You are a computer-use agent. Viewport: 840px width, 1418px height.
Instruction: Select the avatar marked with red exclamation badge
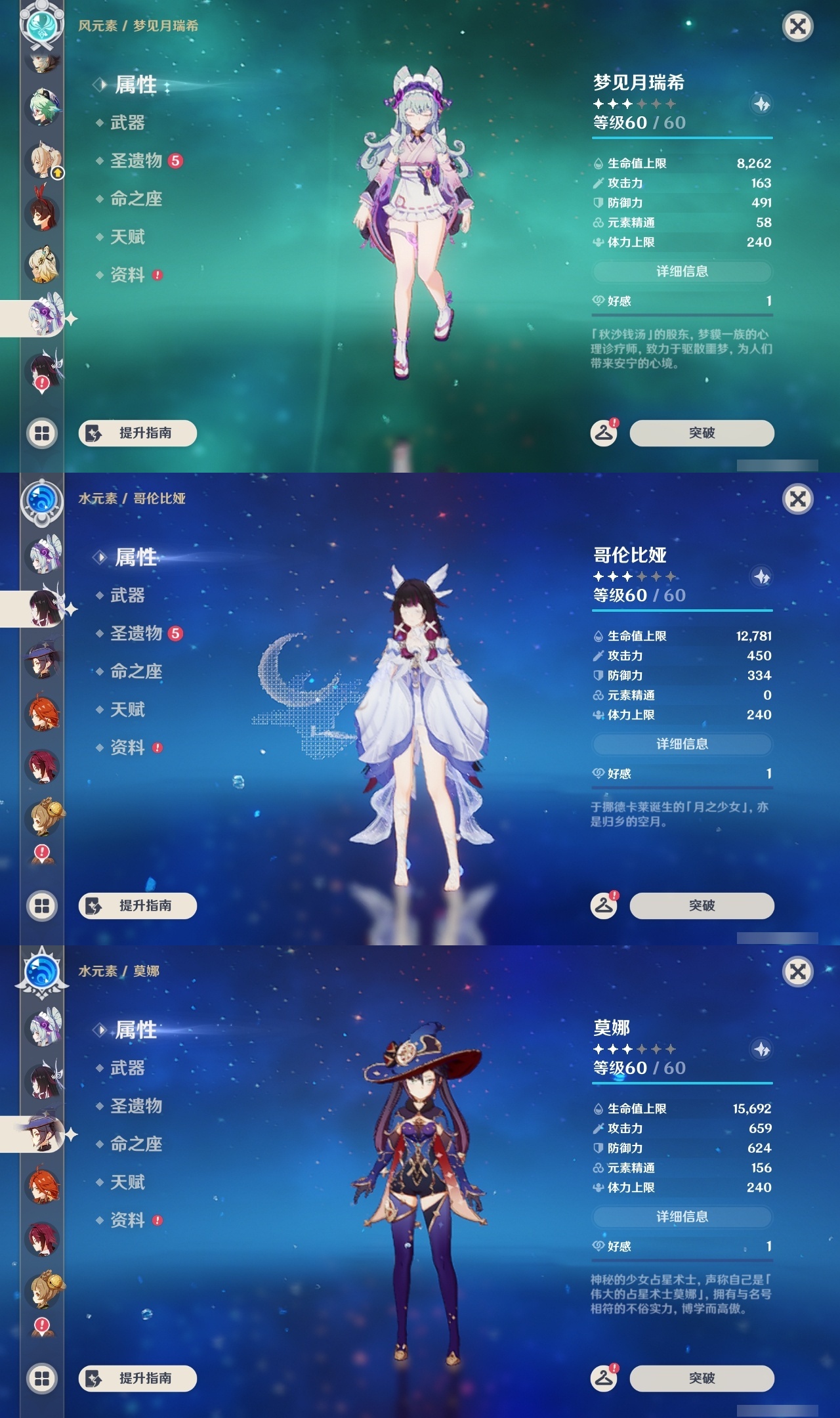point(41,370)
